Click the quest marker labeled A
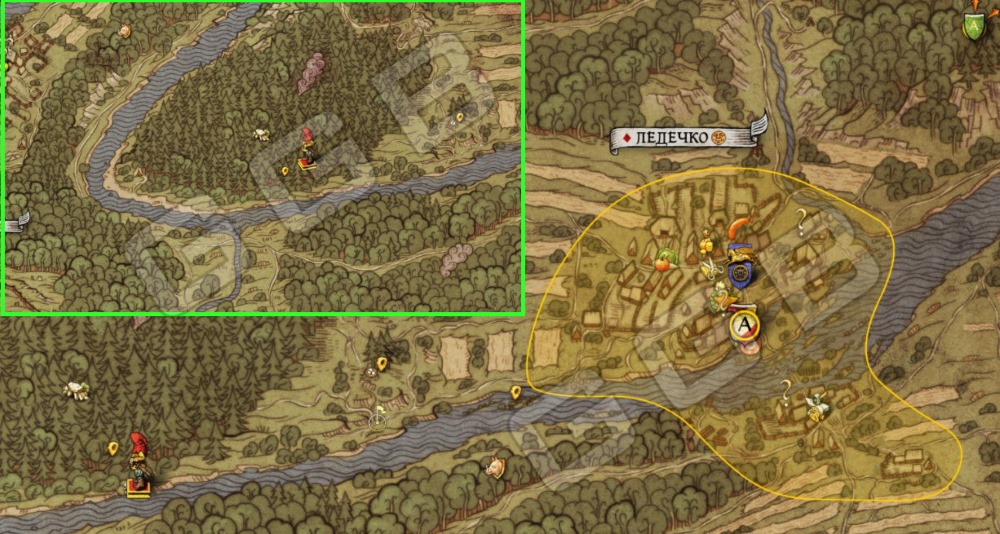1000x534 pixels. click(744, 324)
